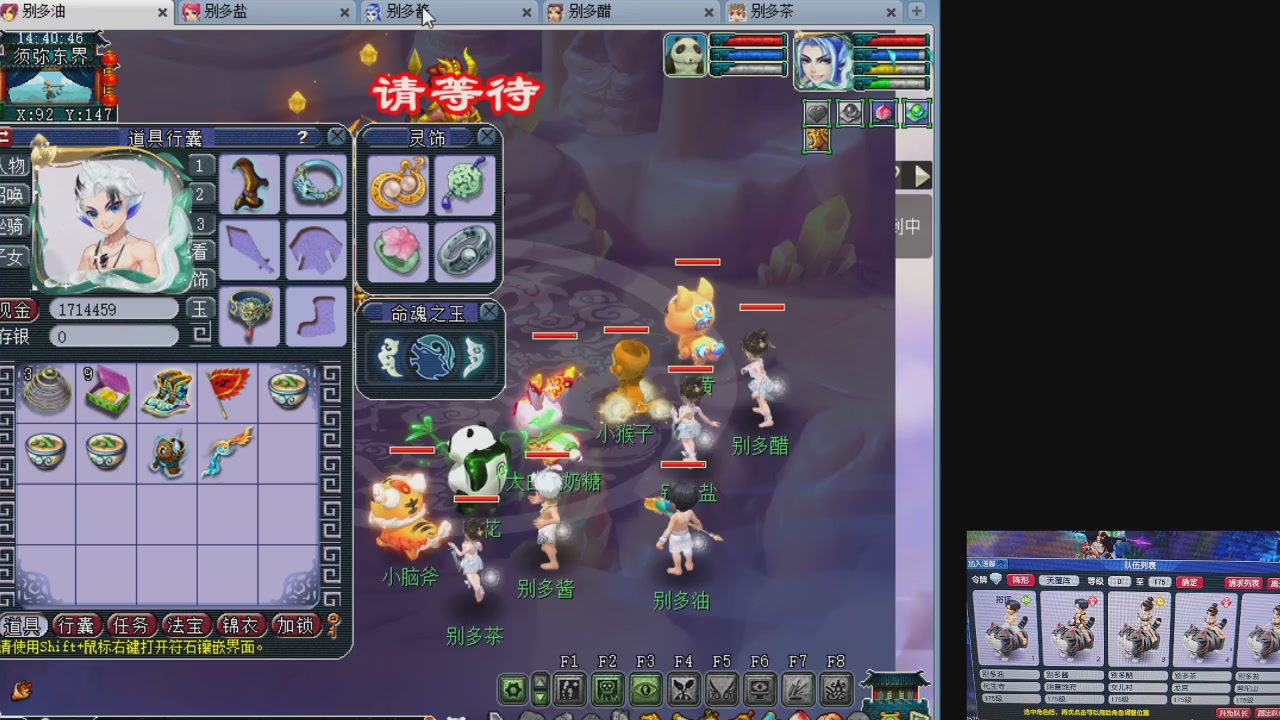Viewport: 1280px width, 720px height.
Task: Click the panda pet avatar portrait
Action: [684, 55]
